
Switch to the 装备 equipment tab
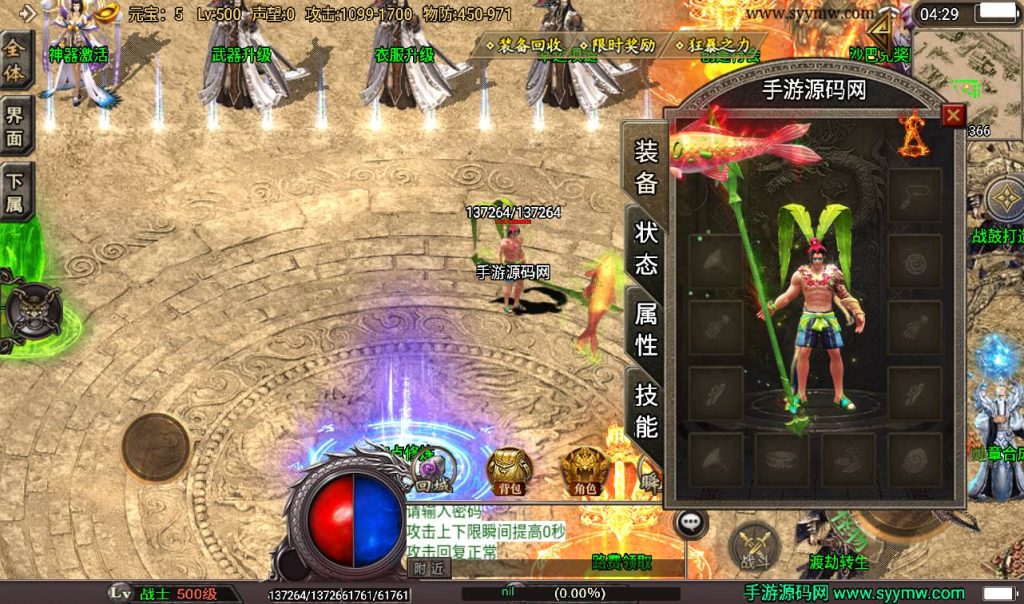tap(646, 167)
